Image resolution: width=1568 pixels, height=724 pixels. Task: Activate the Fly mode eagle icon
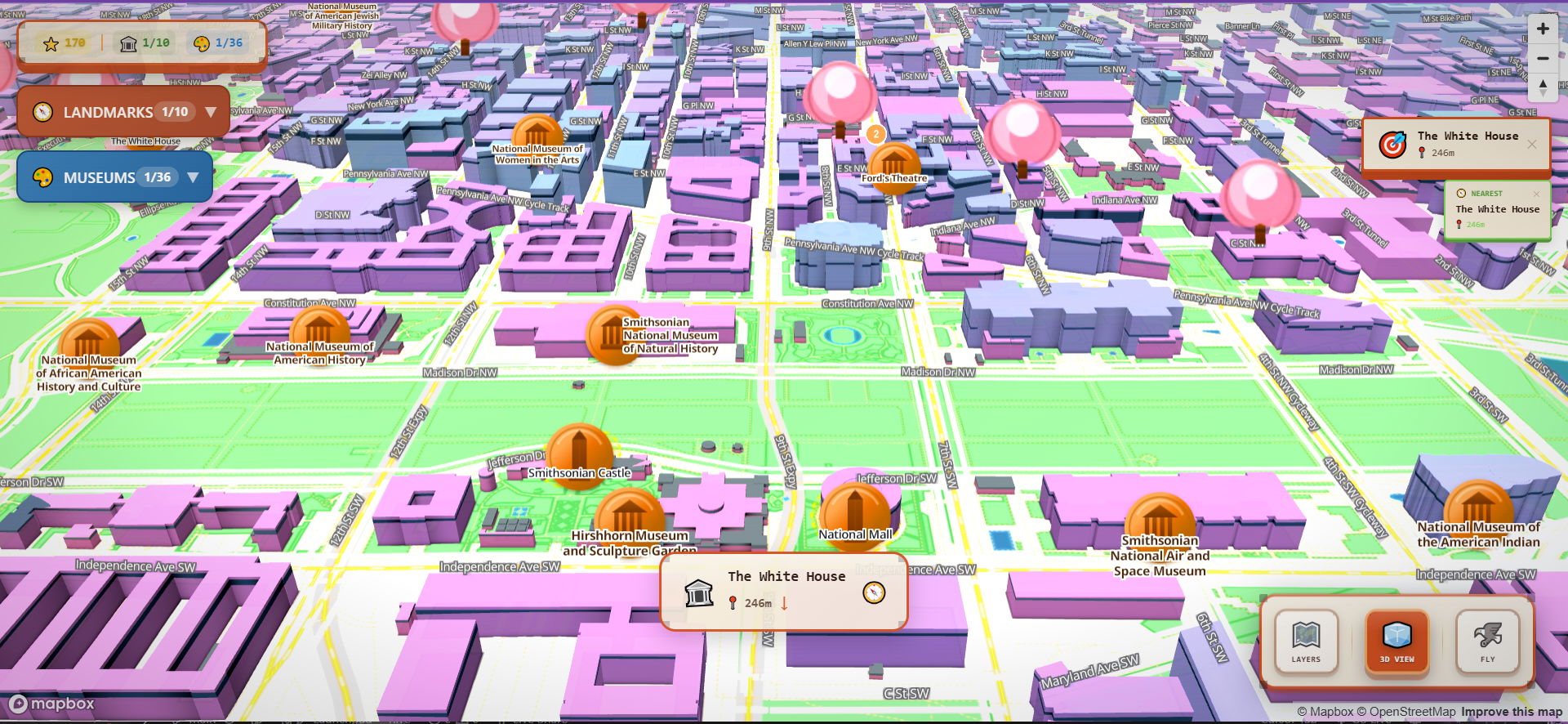[x=1488, y=642]
